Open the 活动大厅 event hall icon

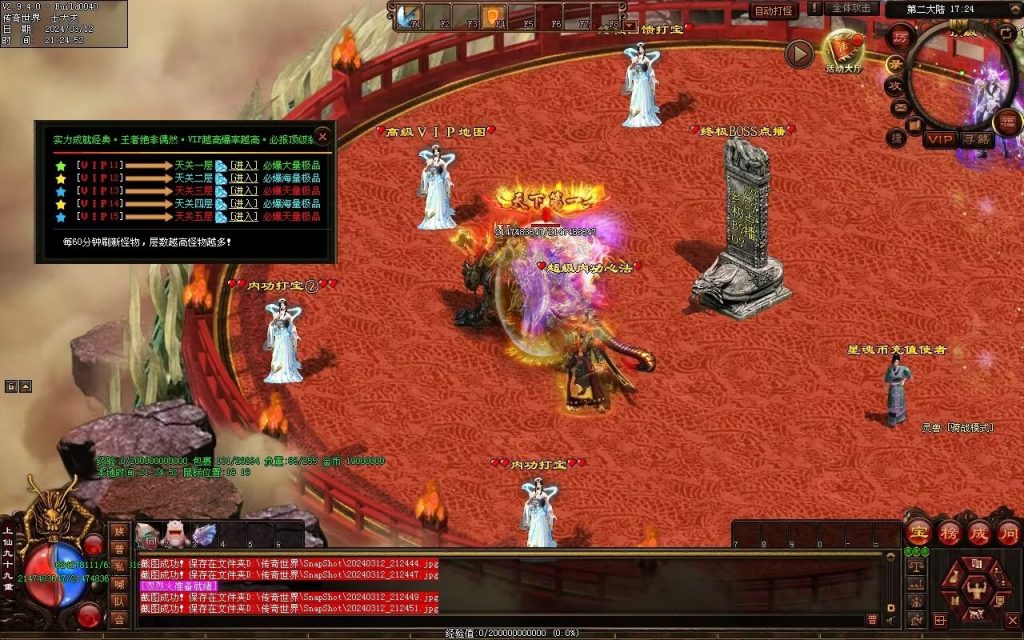coord(843,50)
